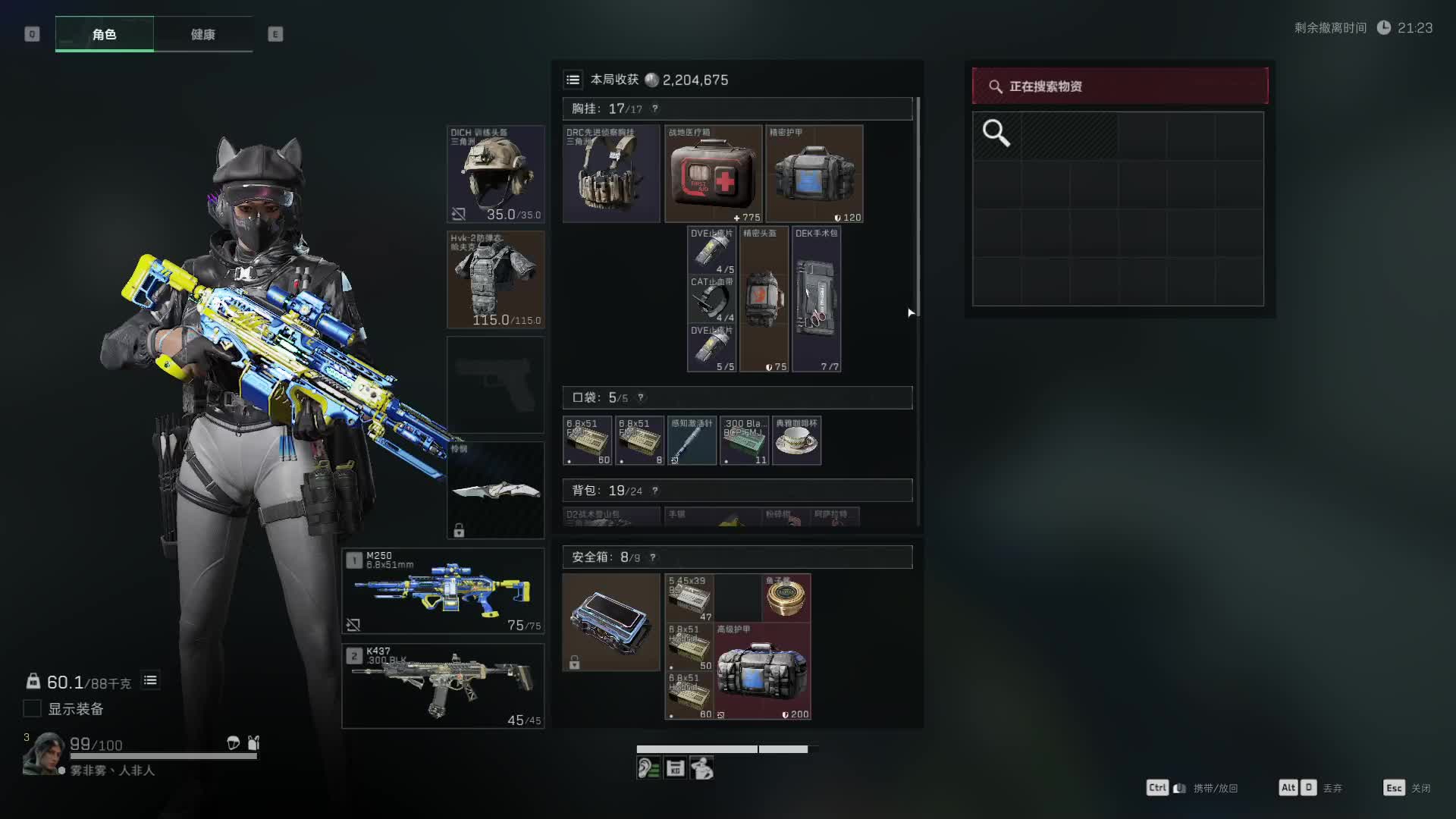Select the CAT止血带 tourniquet
Viewport: 1456px width, 819px height.
[711, 299]
